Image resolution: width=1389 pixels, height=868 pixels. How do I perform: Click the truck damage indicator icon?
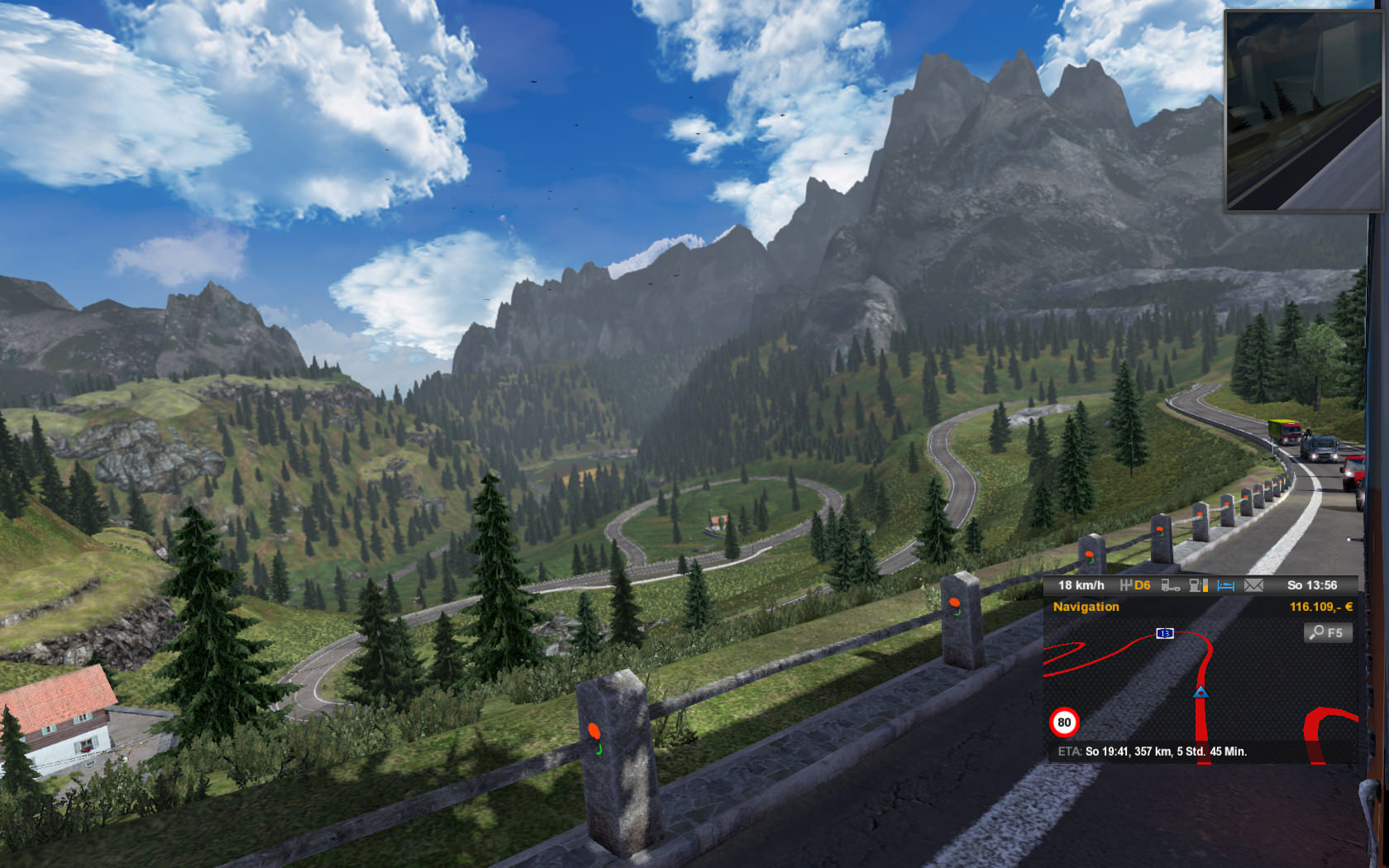pos(1170,585)
